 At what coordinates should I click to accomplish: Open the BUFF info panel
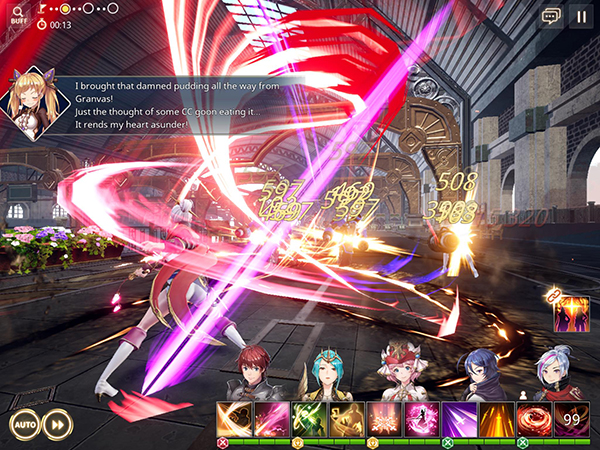[x=19, y=16]
